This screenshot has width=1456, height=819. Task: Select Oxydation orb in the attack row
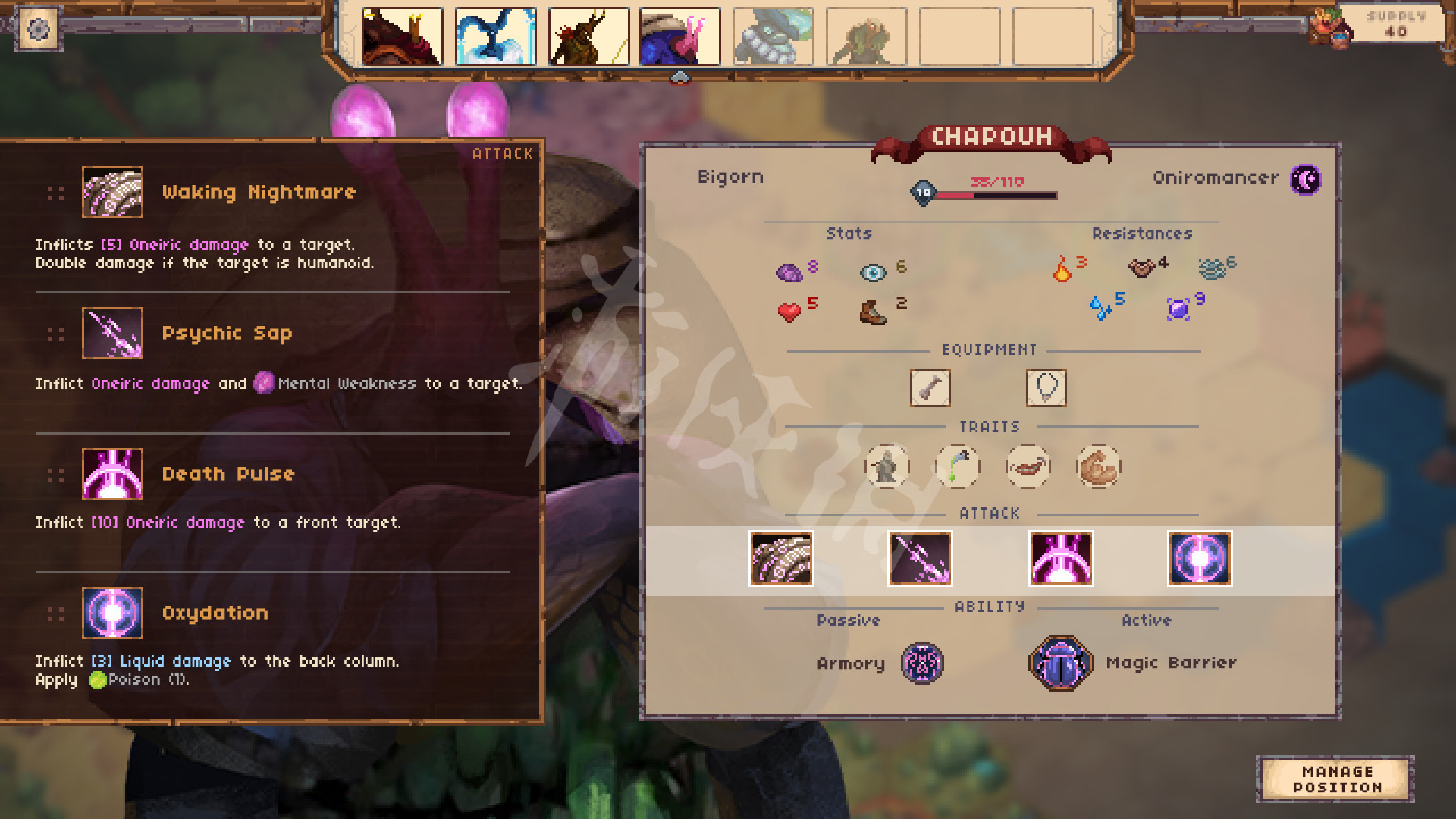pyautogui.click(x=1200, y=559)
